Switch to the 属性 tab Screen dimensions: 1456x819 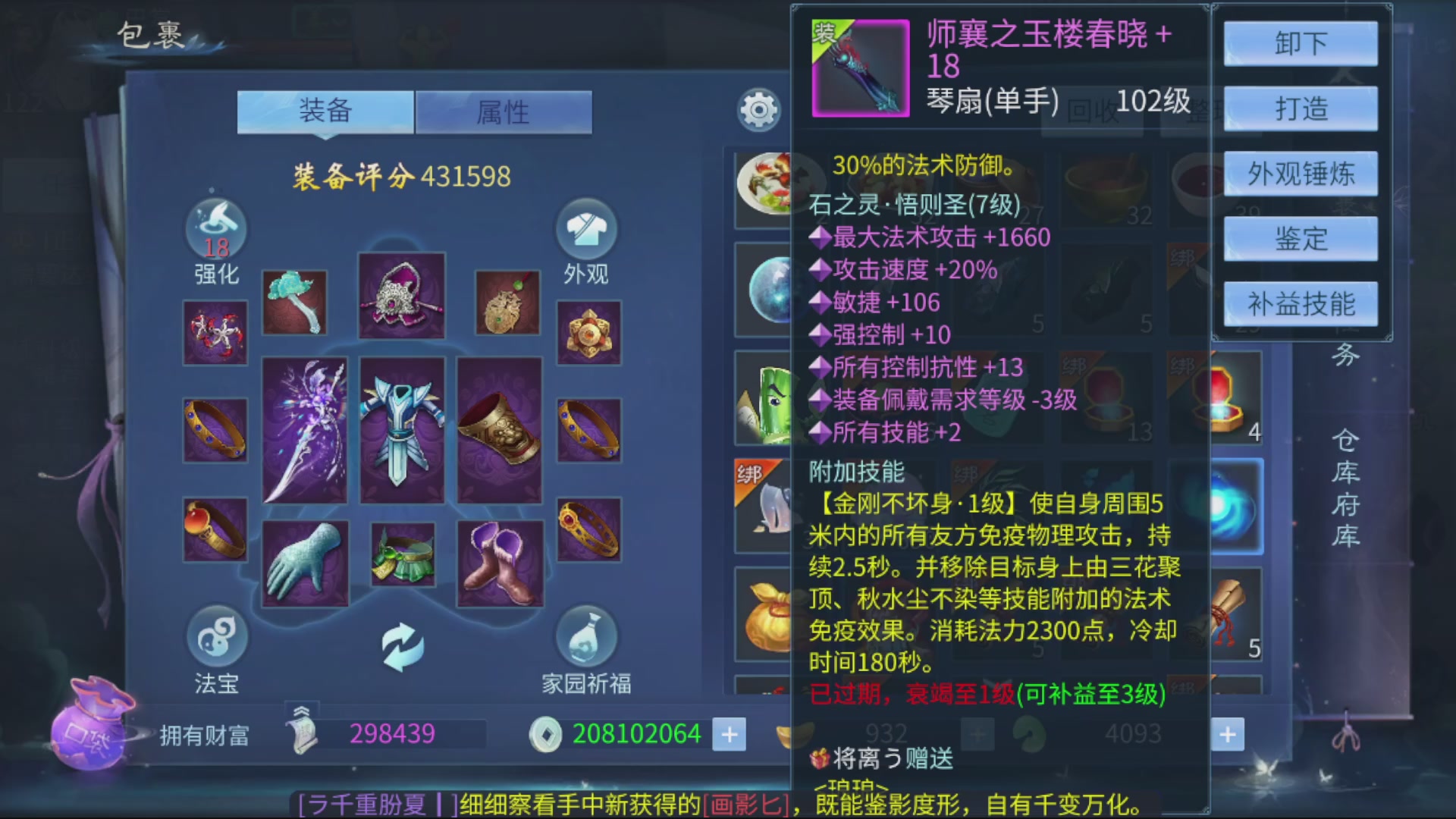click(x=504, y=111)
